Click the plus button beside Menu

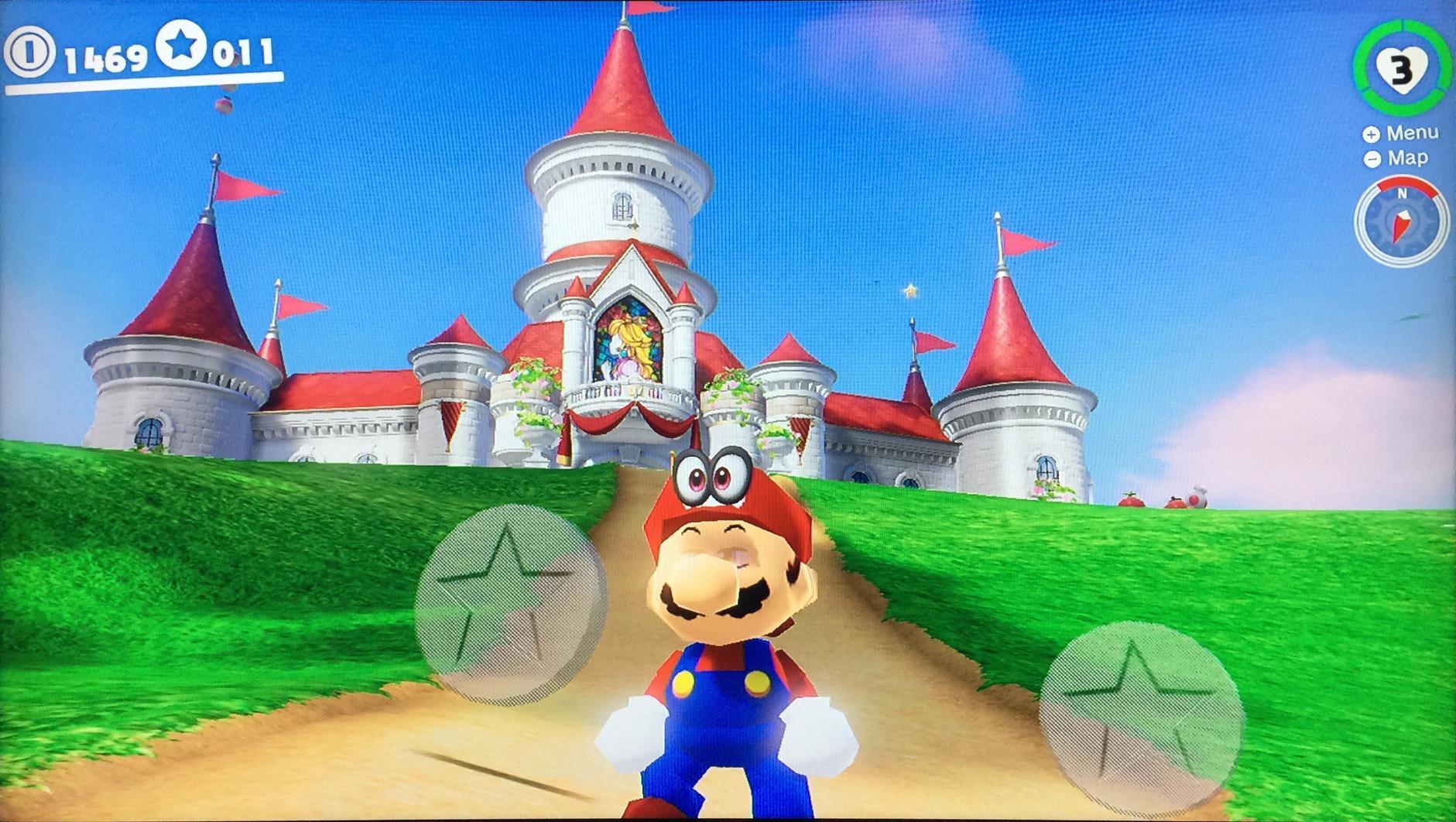click(x=1372, y=133)
